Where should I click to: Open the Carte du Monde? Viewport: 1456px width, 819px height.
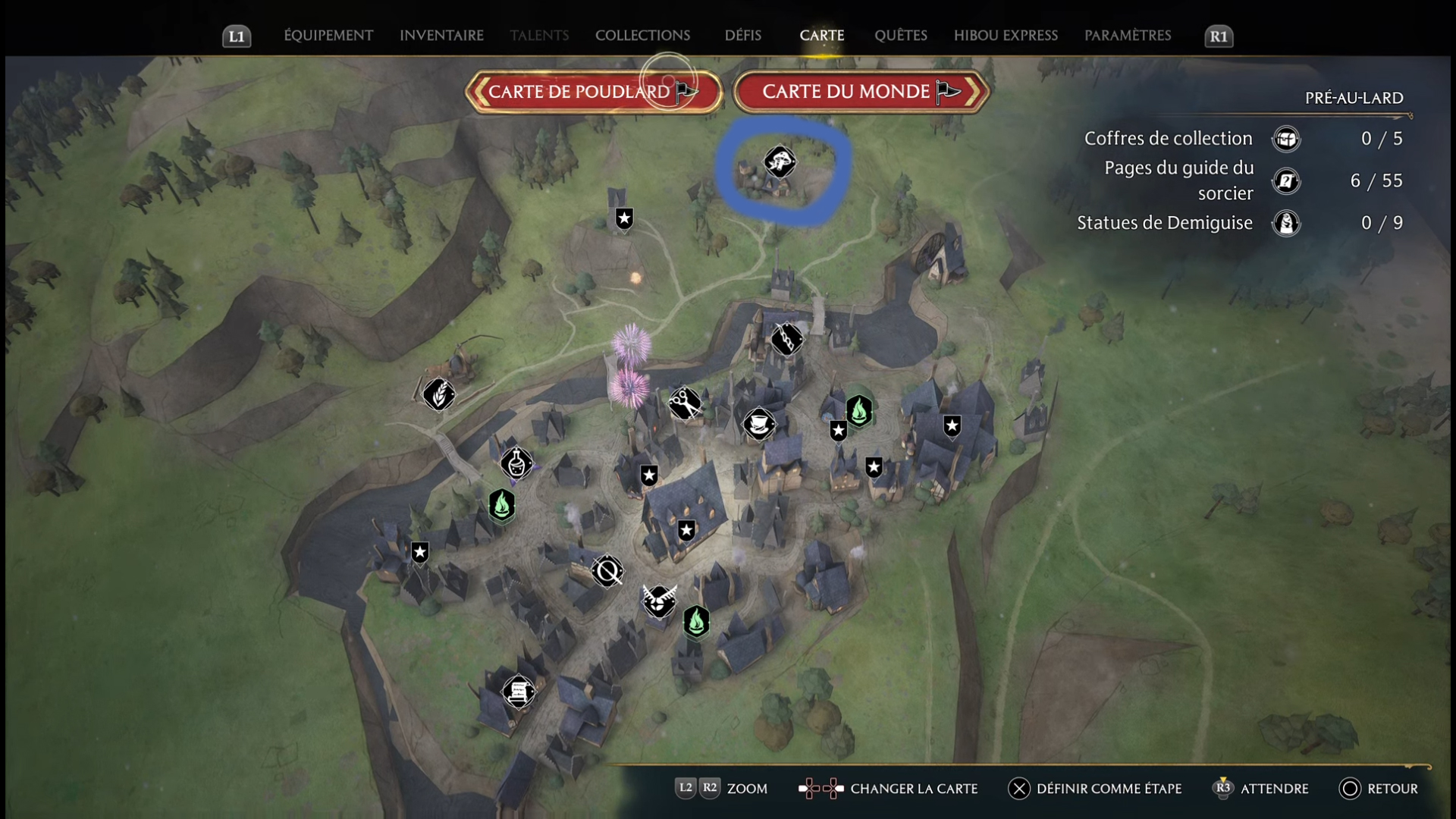click(861, 92)
